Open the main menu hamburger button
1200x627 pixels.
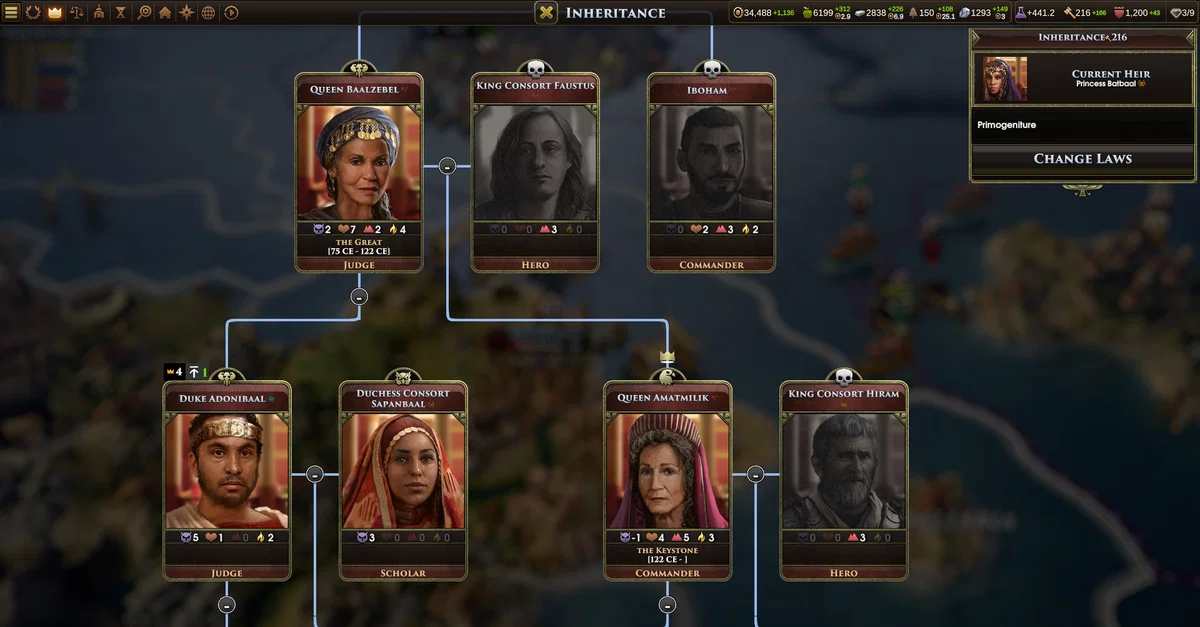(x=12, y=13)
